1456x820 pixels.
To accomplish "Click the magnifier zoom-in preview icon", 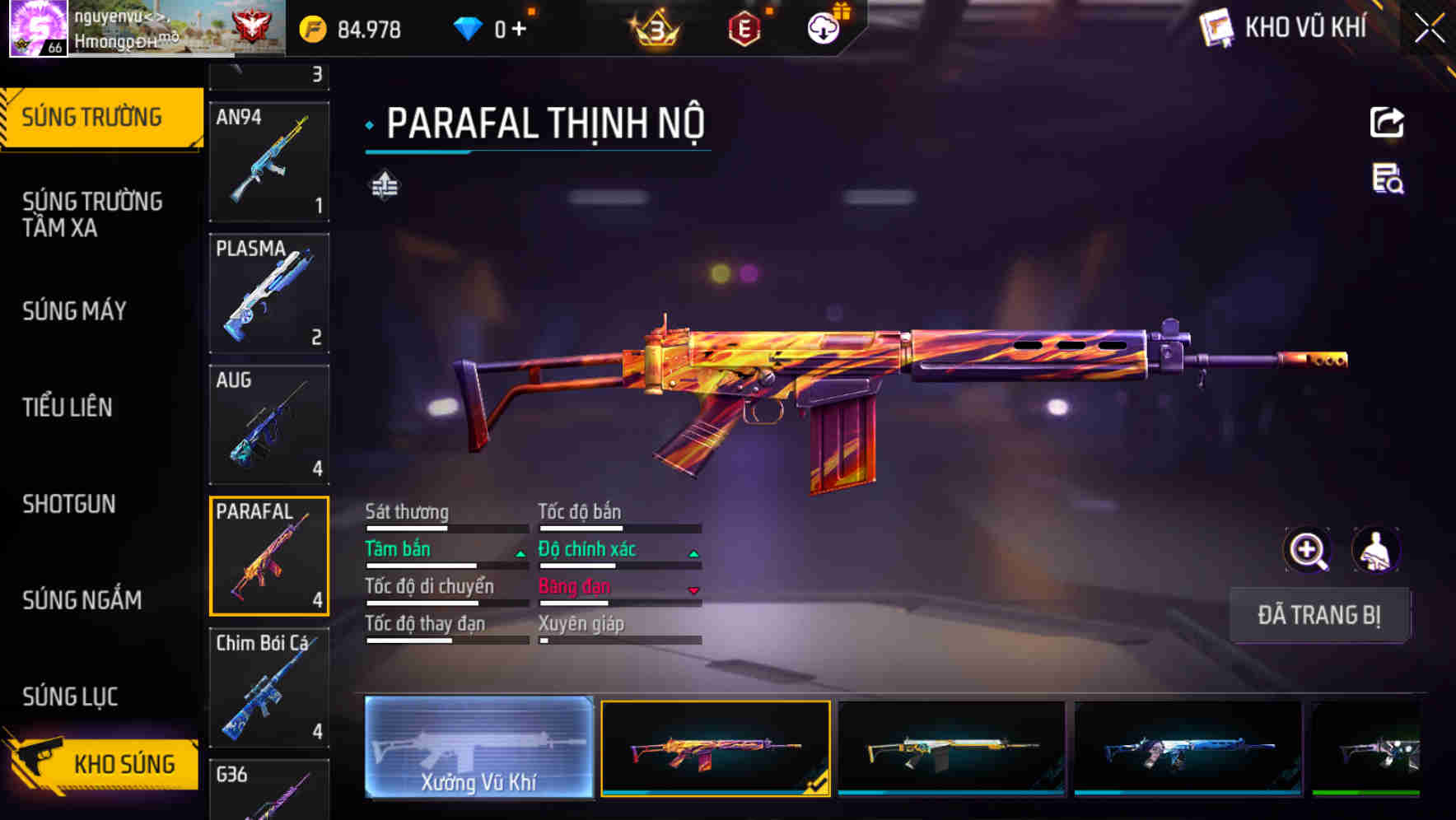I will pyautogui.click(x=1308, y=550).
